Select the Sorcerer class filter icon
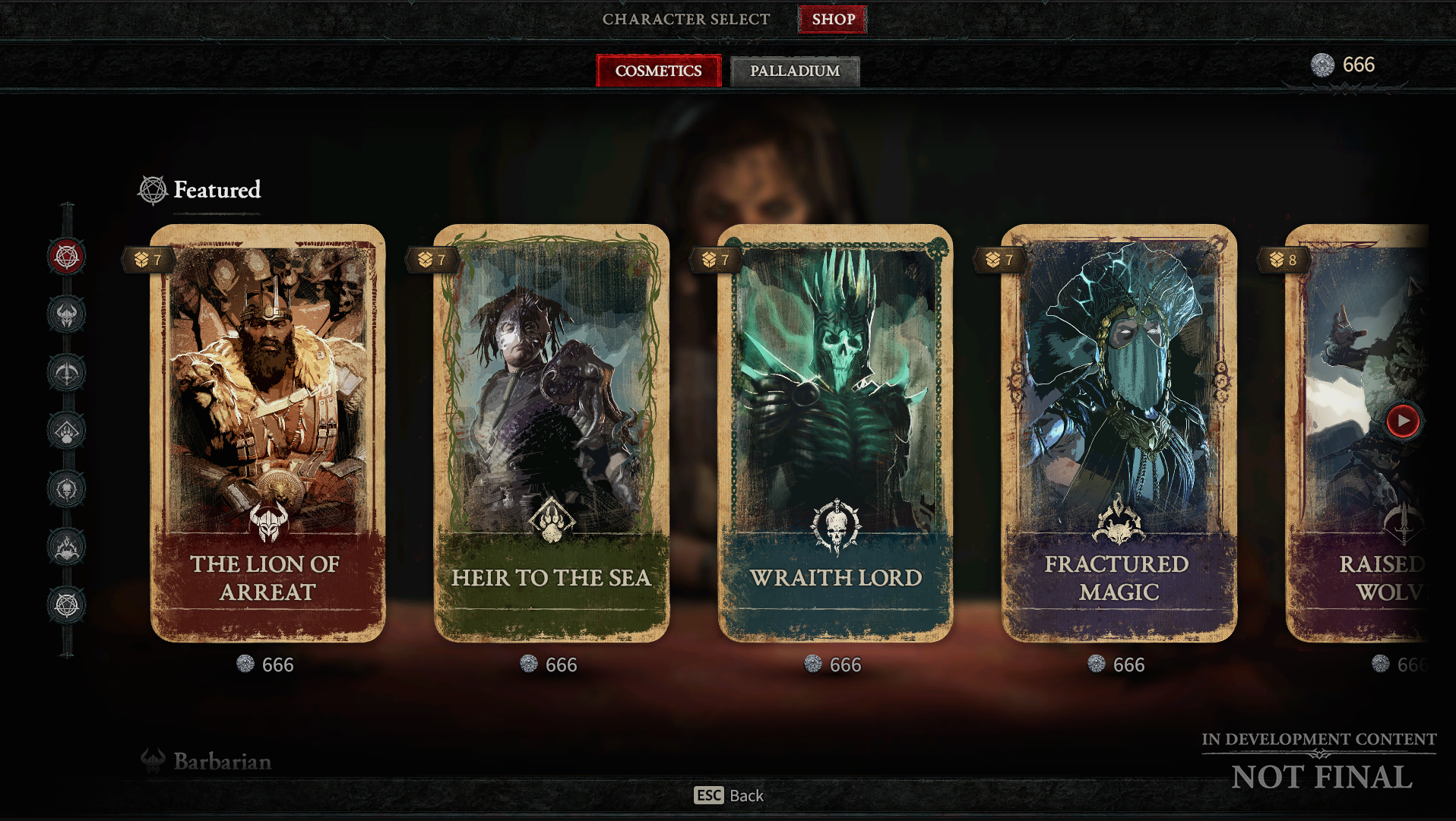Image resolution: width=1456 pixels, height=821 pixels. pyautogui.click(x=66, y=545)
